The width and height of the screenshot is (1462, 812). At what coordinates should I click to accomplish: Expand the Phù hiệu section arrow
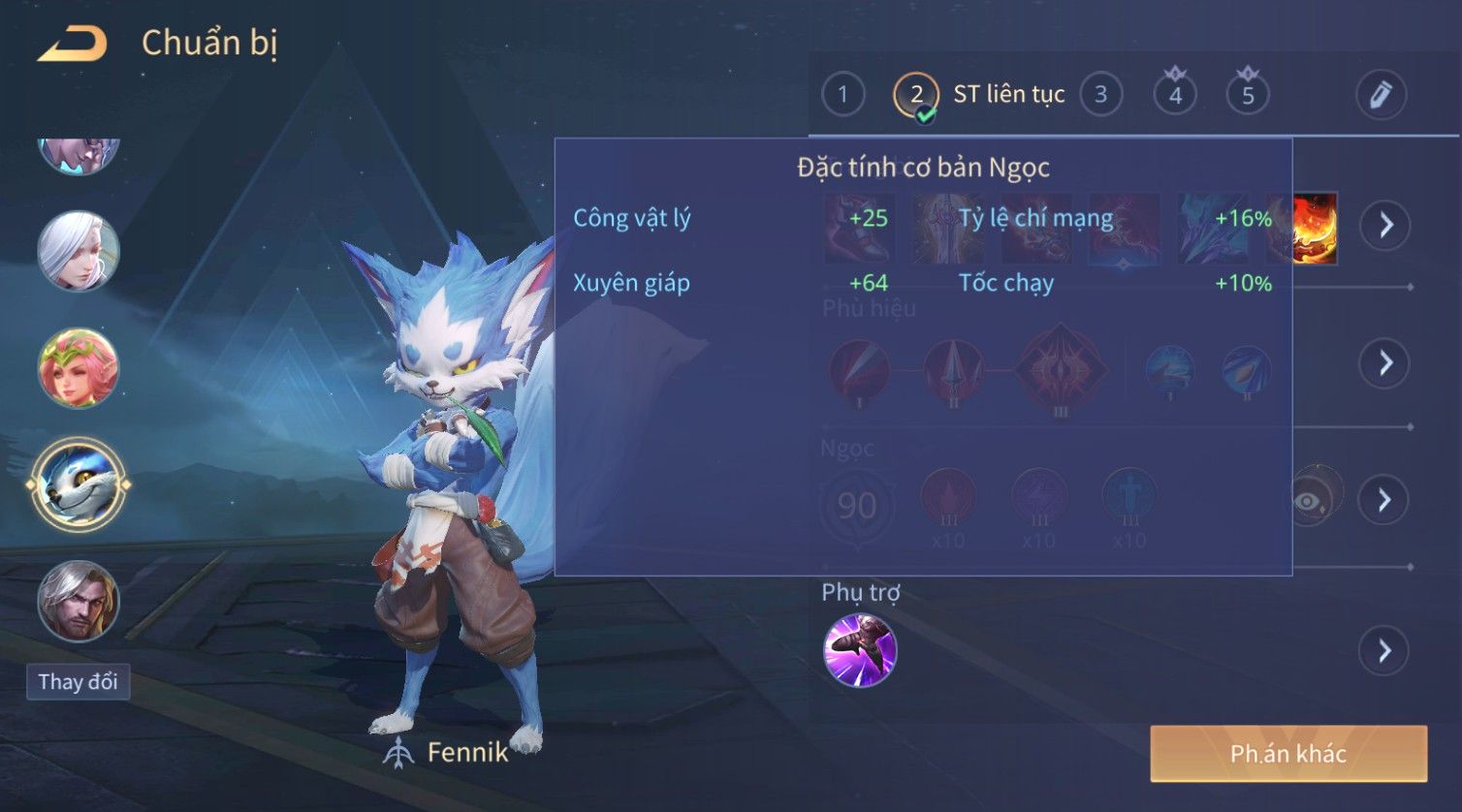tap(1385, 363)
